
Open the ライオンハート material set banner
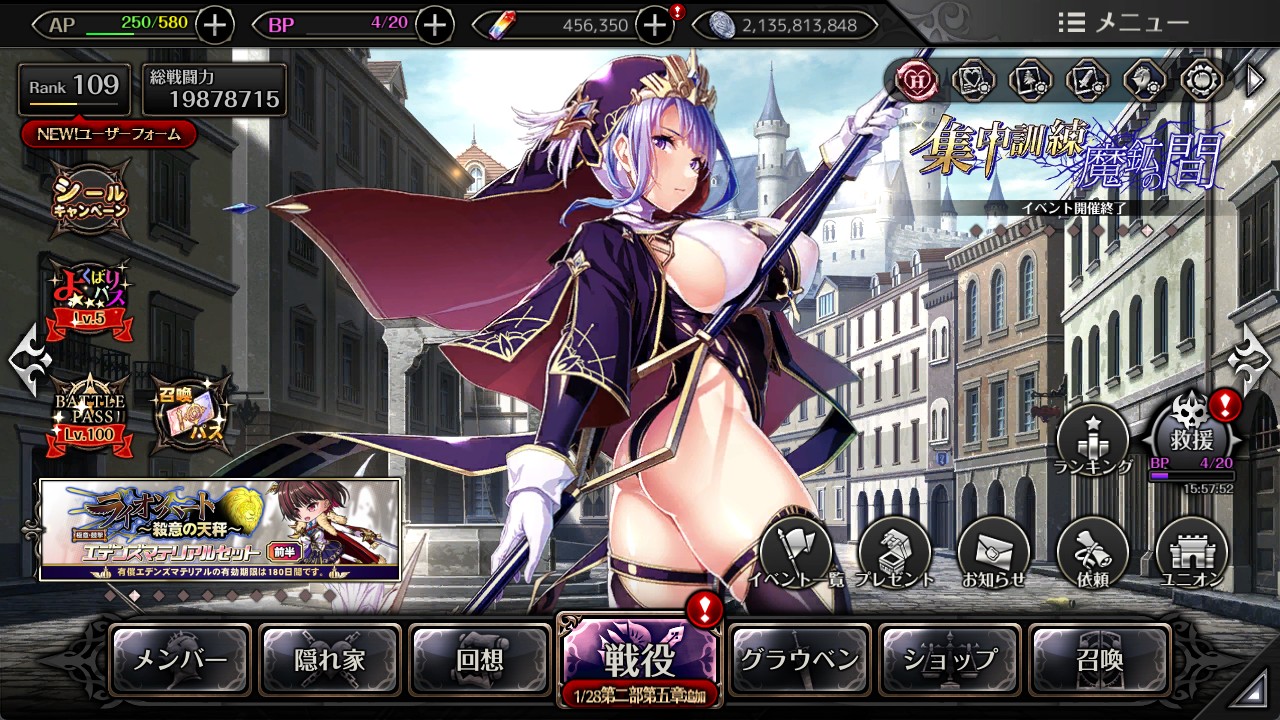220,529
